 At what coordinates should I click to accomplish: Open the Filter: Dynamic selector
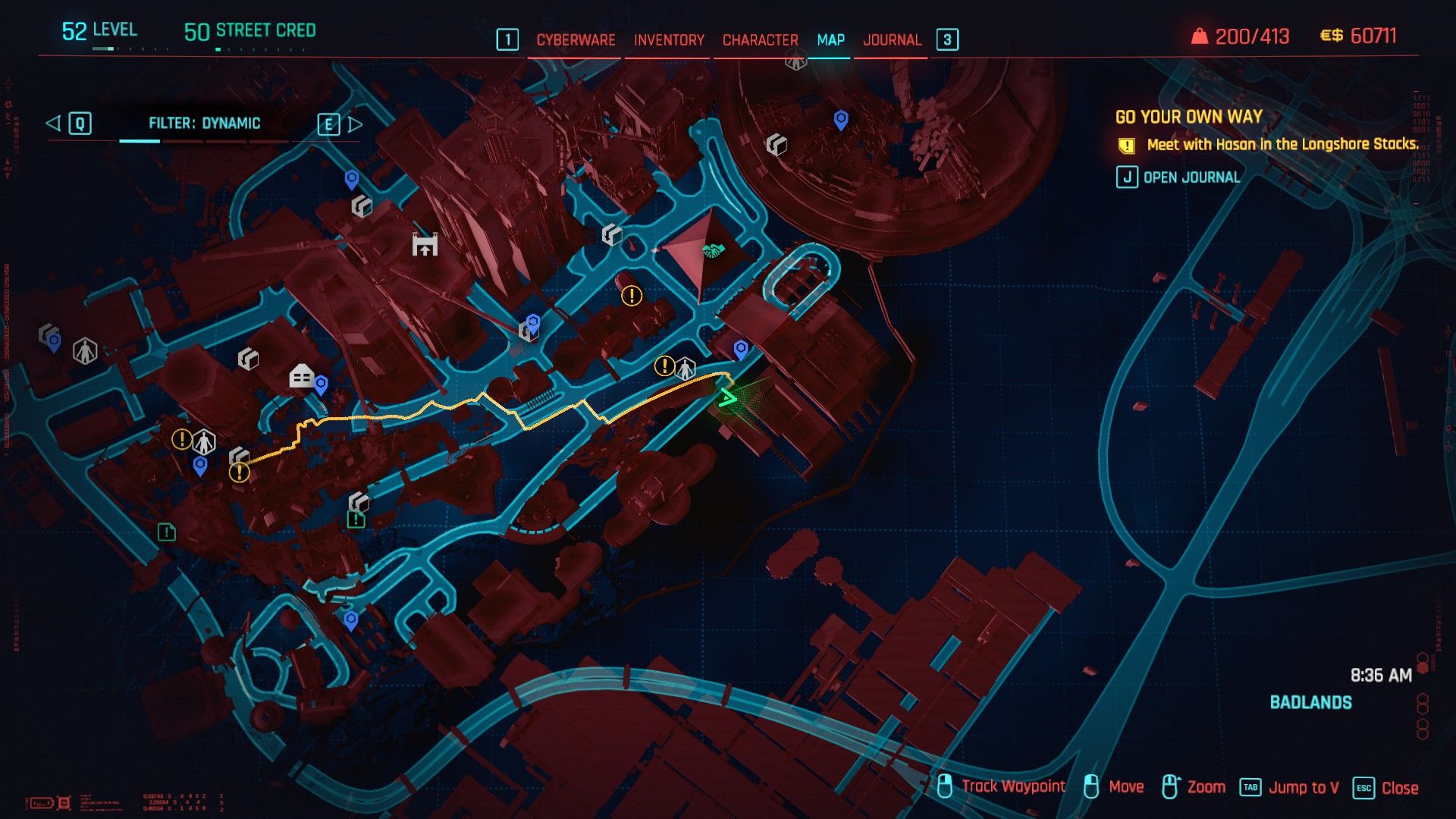[x=206, y=123]
